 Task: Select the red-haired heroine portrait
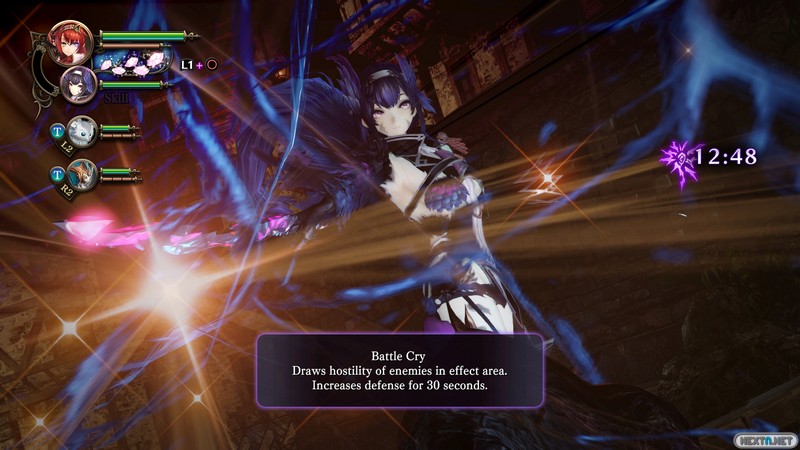tap(70, 40)
